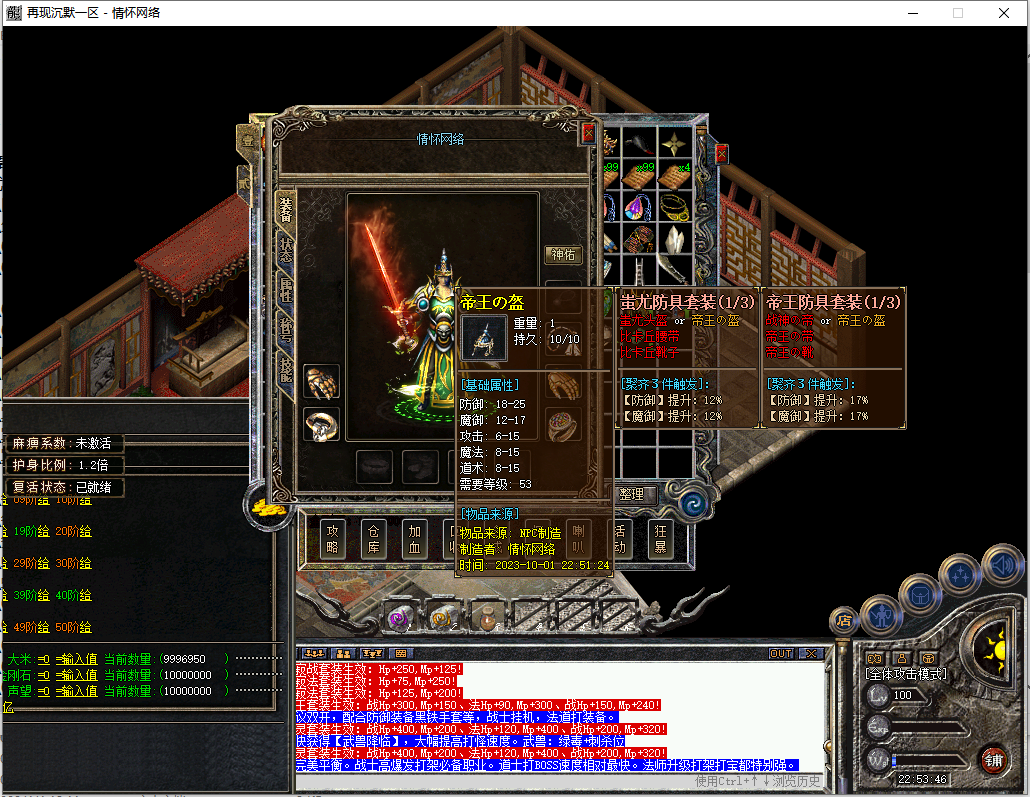Click the 神佑 button
The image size is (1030, 797).
pyautogui.click(x=563, y=255)
